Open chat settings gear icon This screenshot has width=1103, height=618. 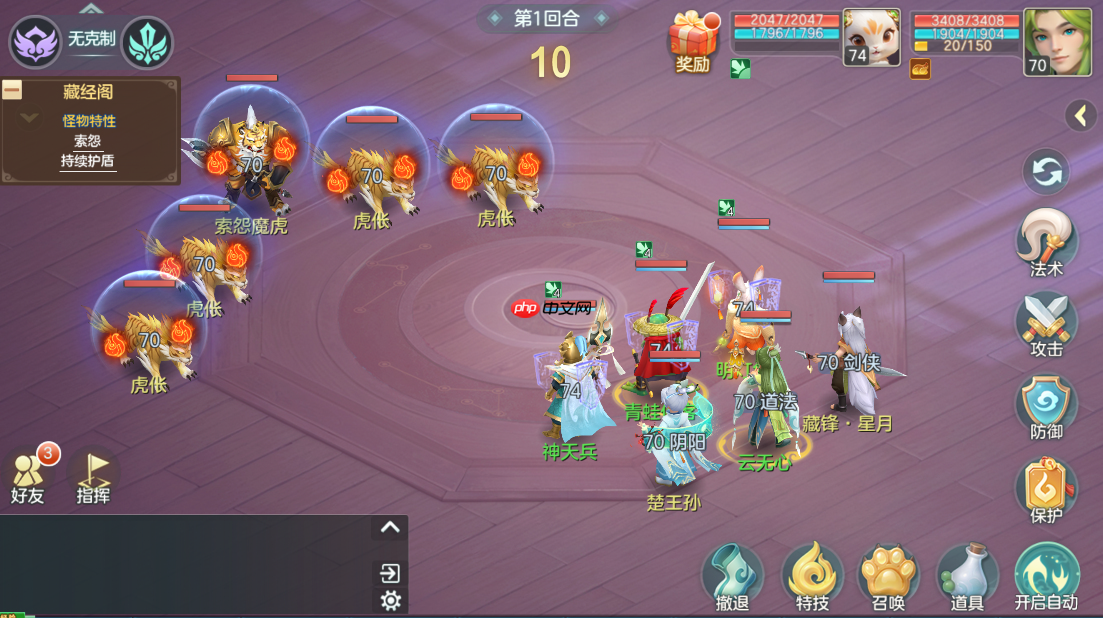click(x=391, y=600)
